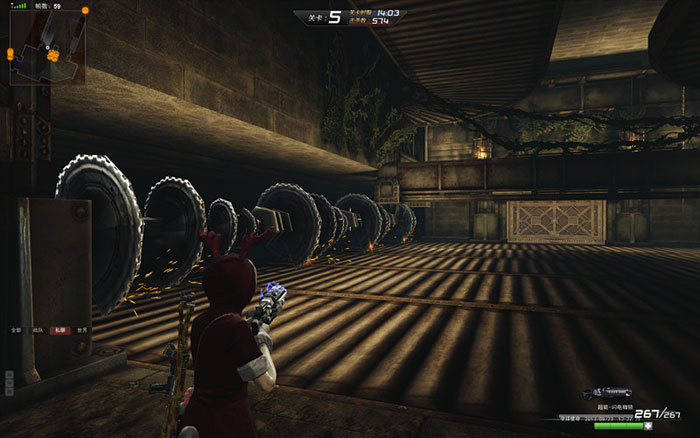Image resolution: width=700 pixels, height=438 pixels.
Task: Show the 世界 world chat channel
Action: 82,329
